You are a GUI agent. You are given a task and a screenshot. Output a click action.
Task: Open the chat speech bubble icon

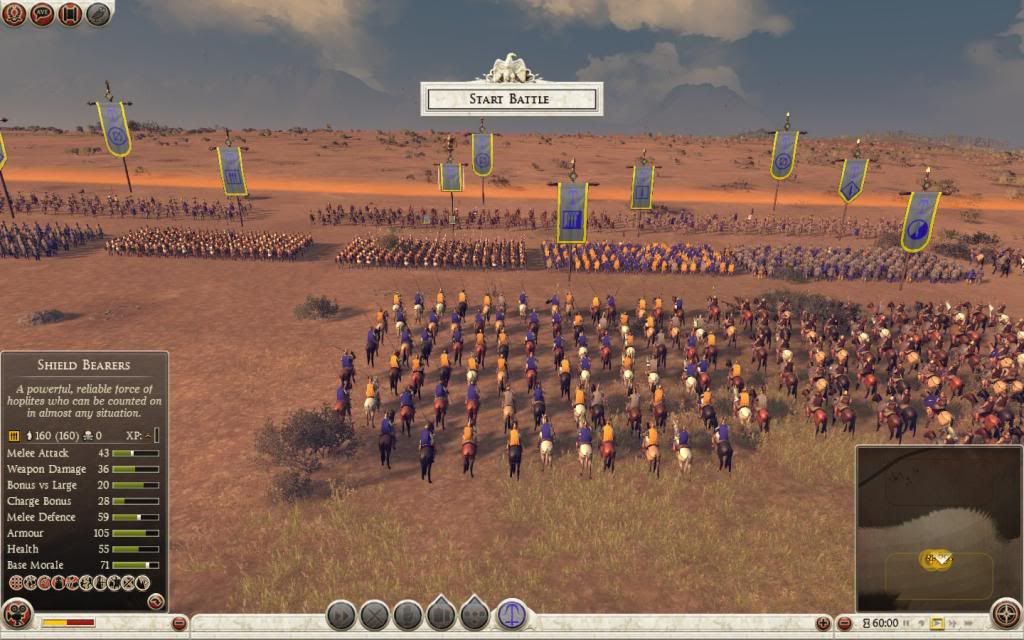click(x=42, y=14)
